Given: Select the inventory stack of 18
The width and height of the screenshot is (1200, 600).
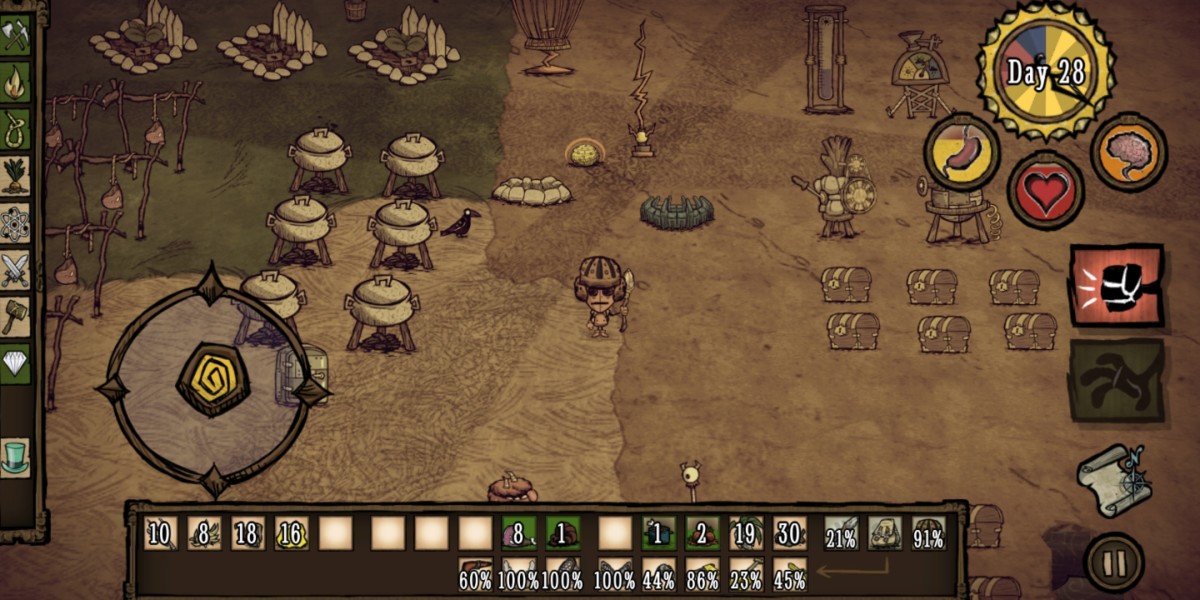Looking at the screenshot, I should [247, 533].
